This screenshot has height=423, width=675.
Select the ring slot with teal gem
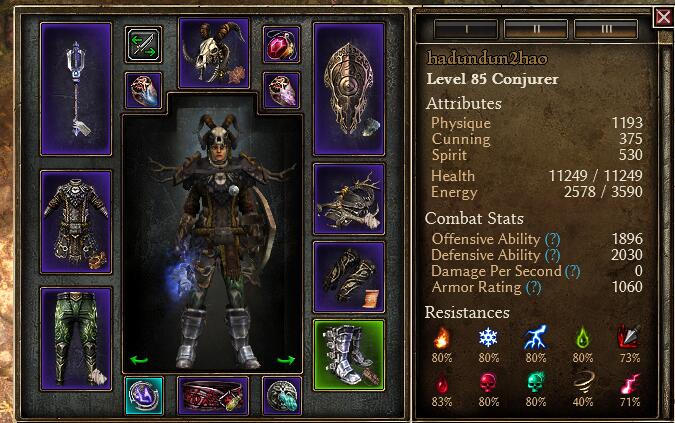click(281, 395)
